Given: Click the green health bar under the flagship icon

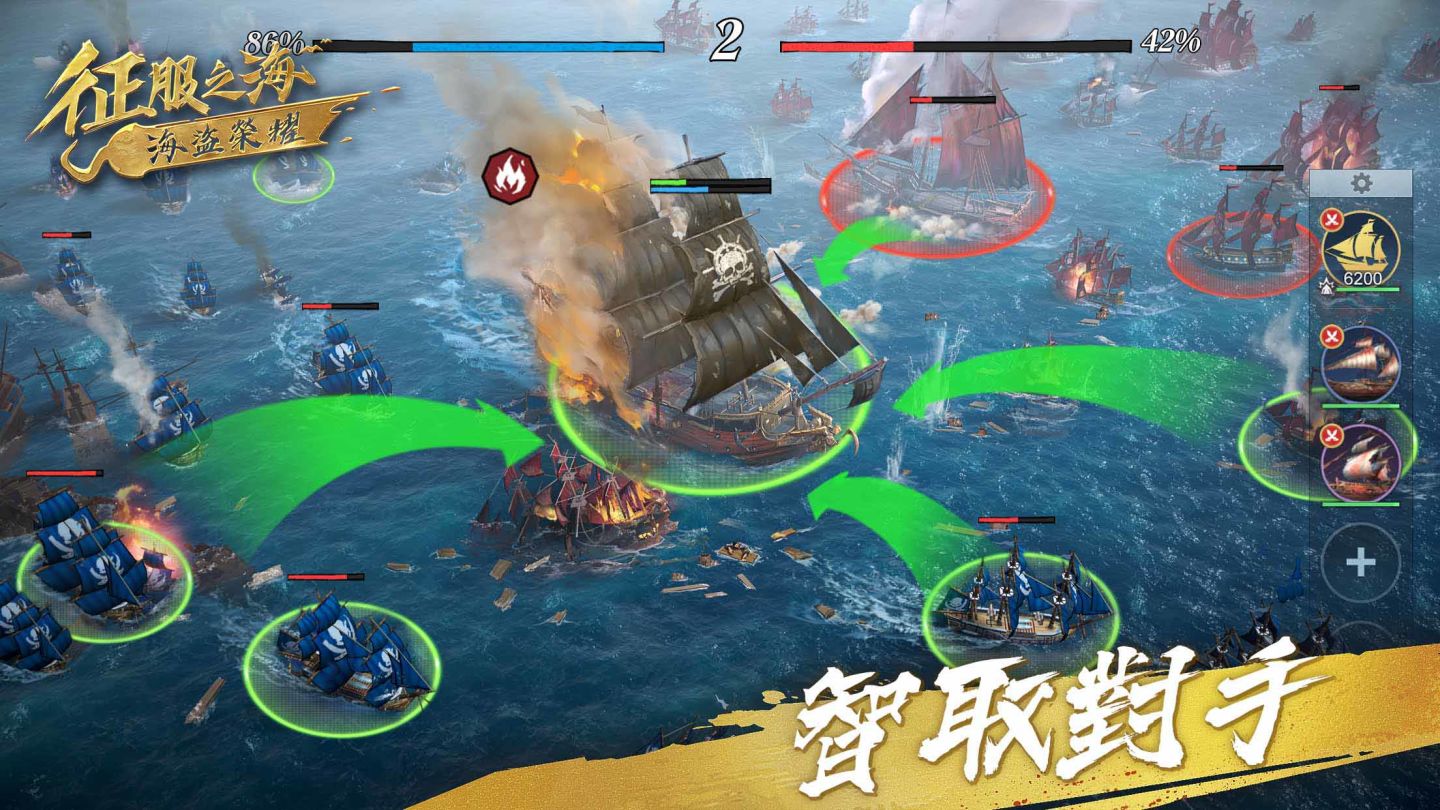Looking at the screenshot, I should point(1369,289).
